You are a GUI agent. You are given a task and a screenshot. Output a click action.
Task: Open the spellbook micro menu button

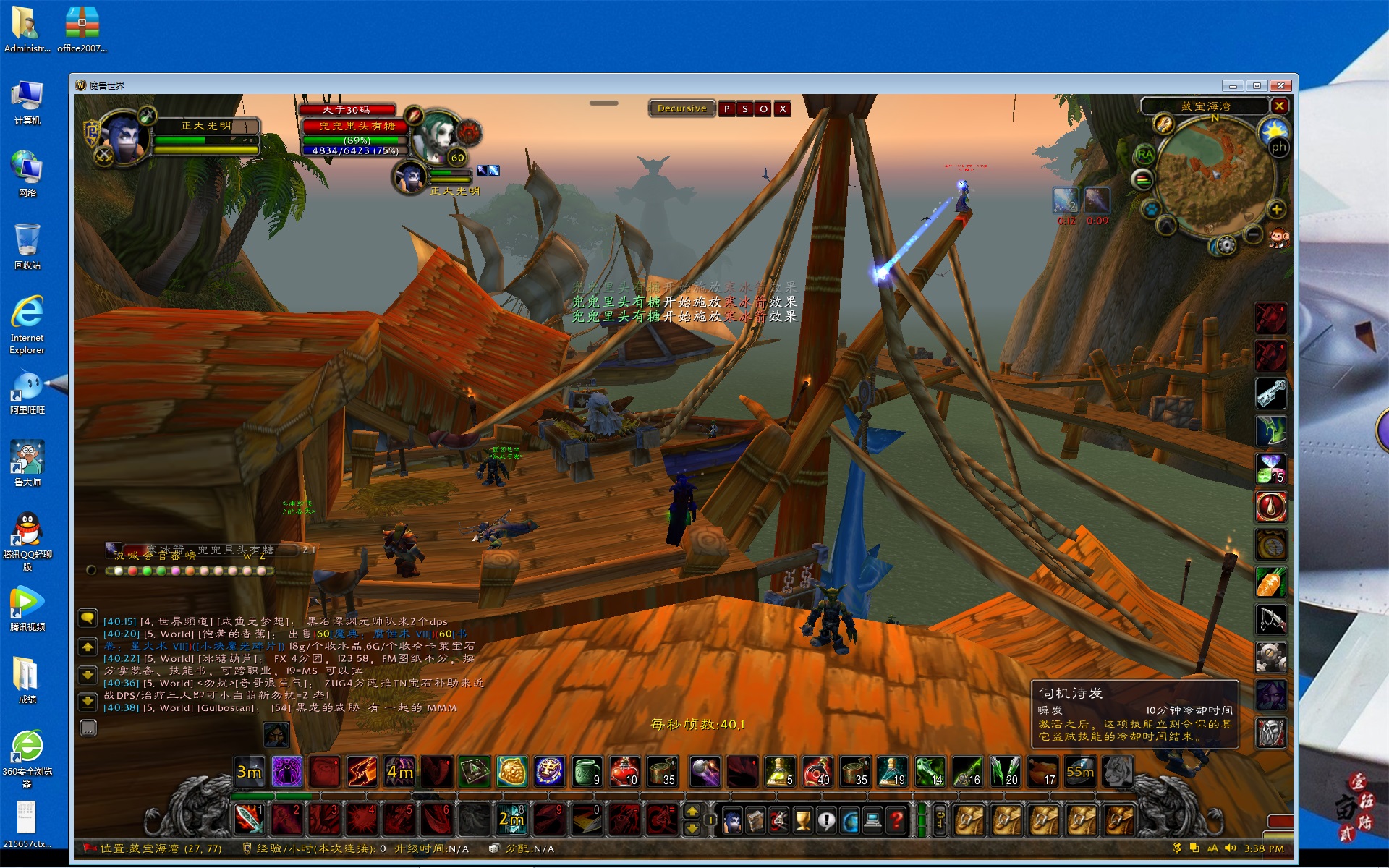pos(755,820)
